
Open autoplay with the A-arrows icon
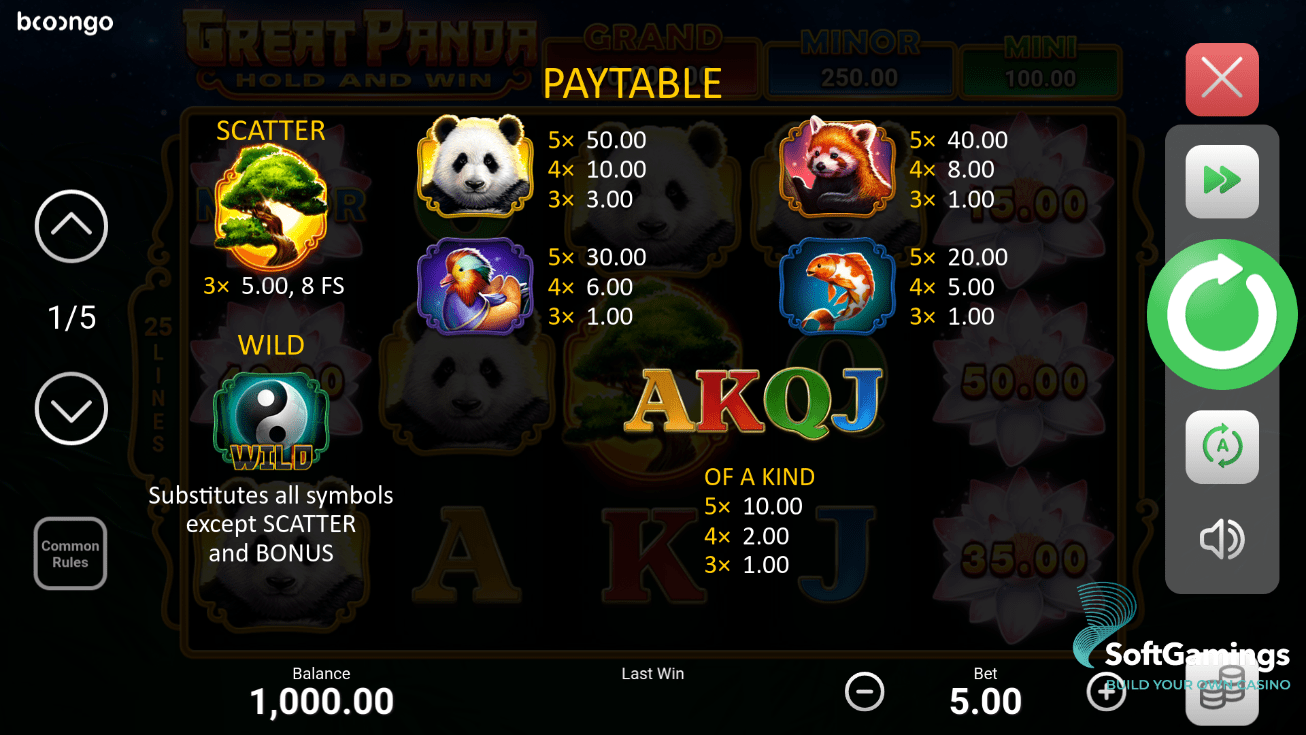click(x=1221, y=447)
